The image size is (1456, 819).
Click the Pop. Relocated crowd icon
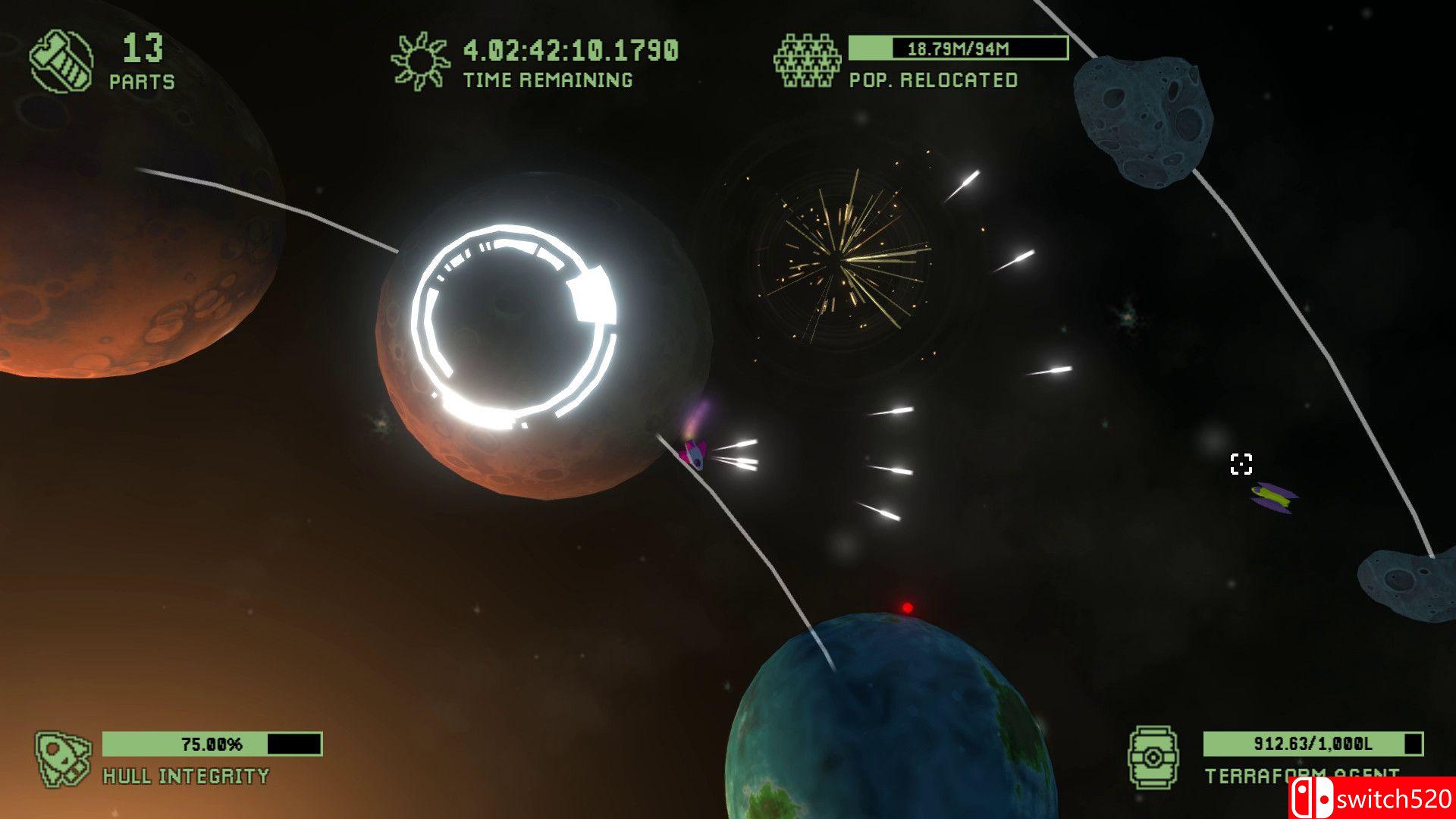coord(808,61)
